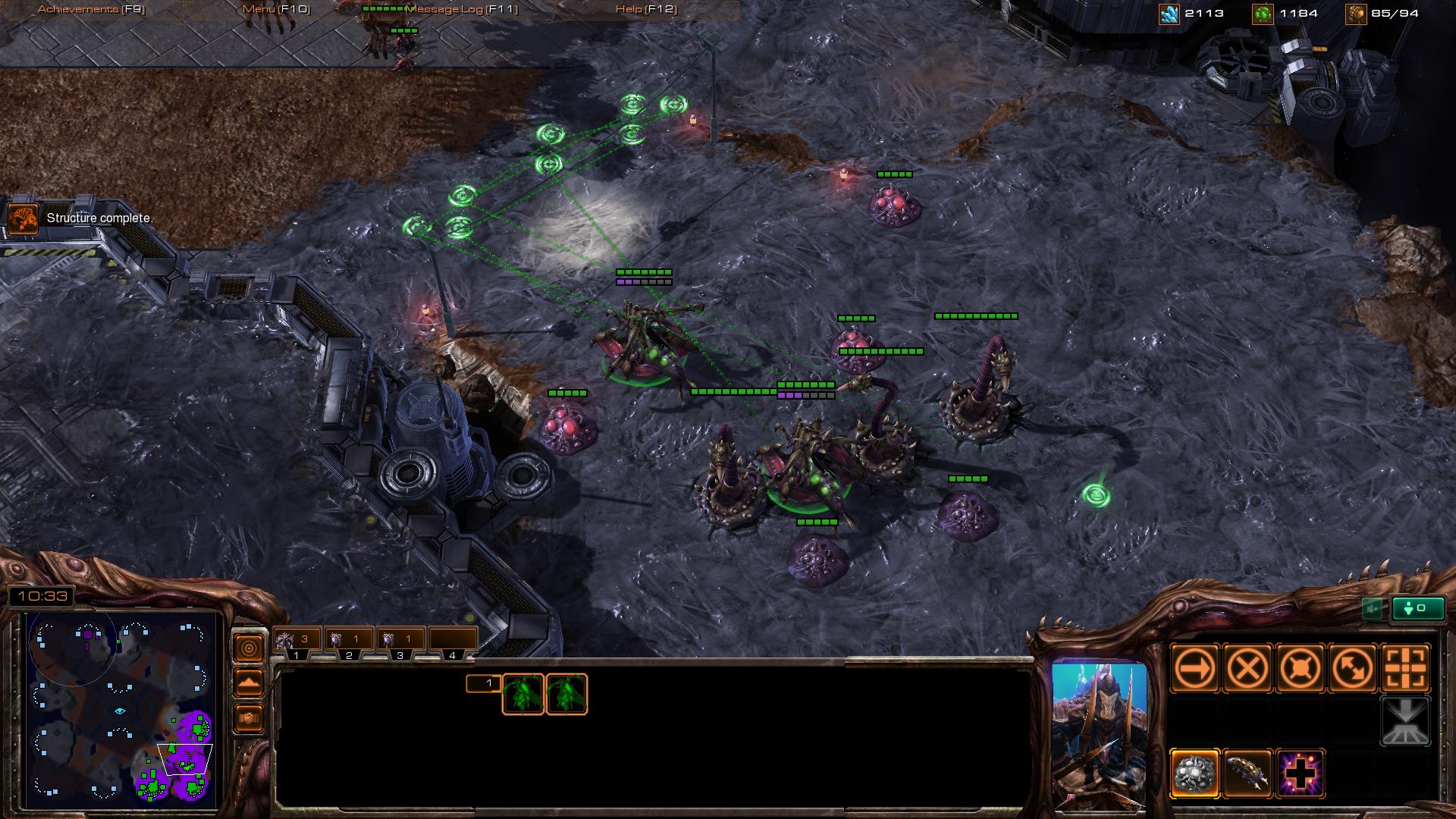
Task: Click the Structure complete alert icon
Action: 24,218
